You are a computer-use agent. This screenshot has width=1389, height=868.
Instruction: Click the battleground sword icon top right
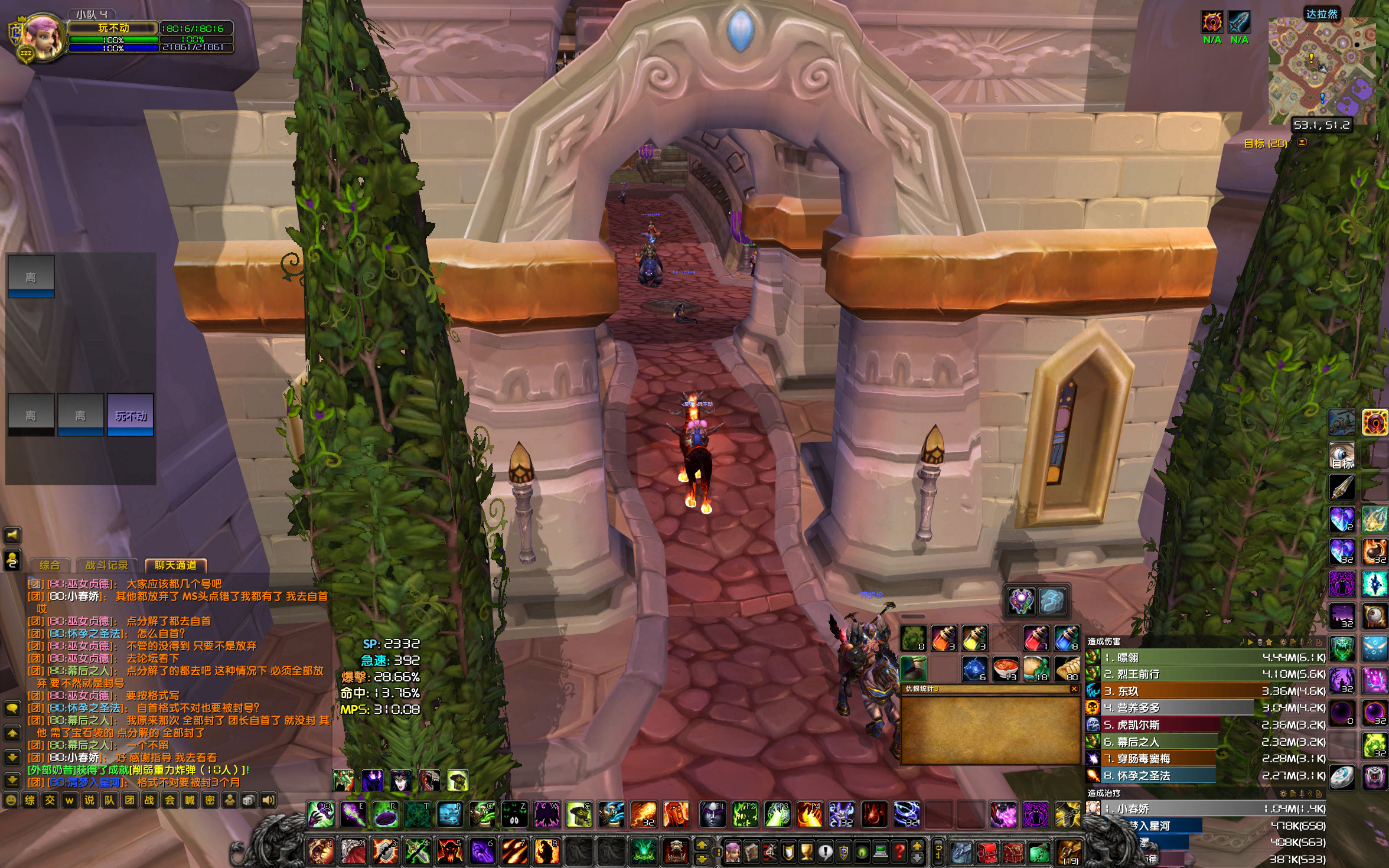pyautogui.click(x=1240, y=23)
